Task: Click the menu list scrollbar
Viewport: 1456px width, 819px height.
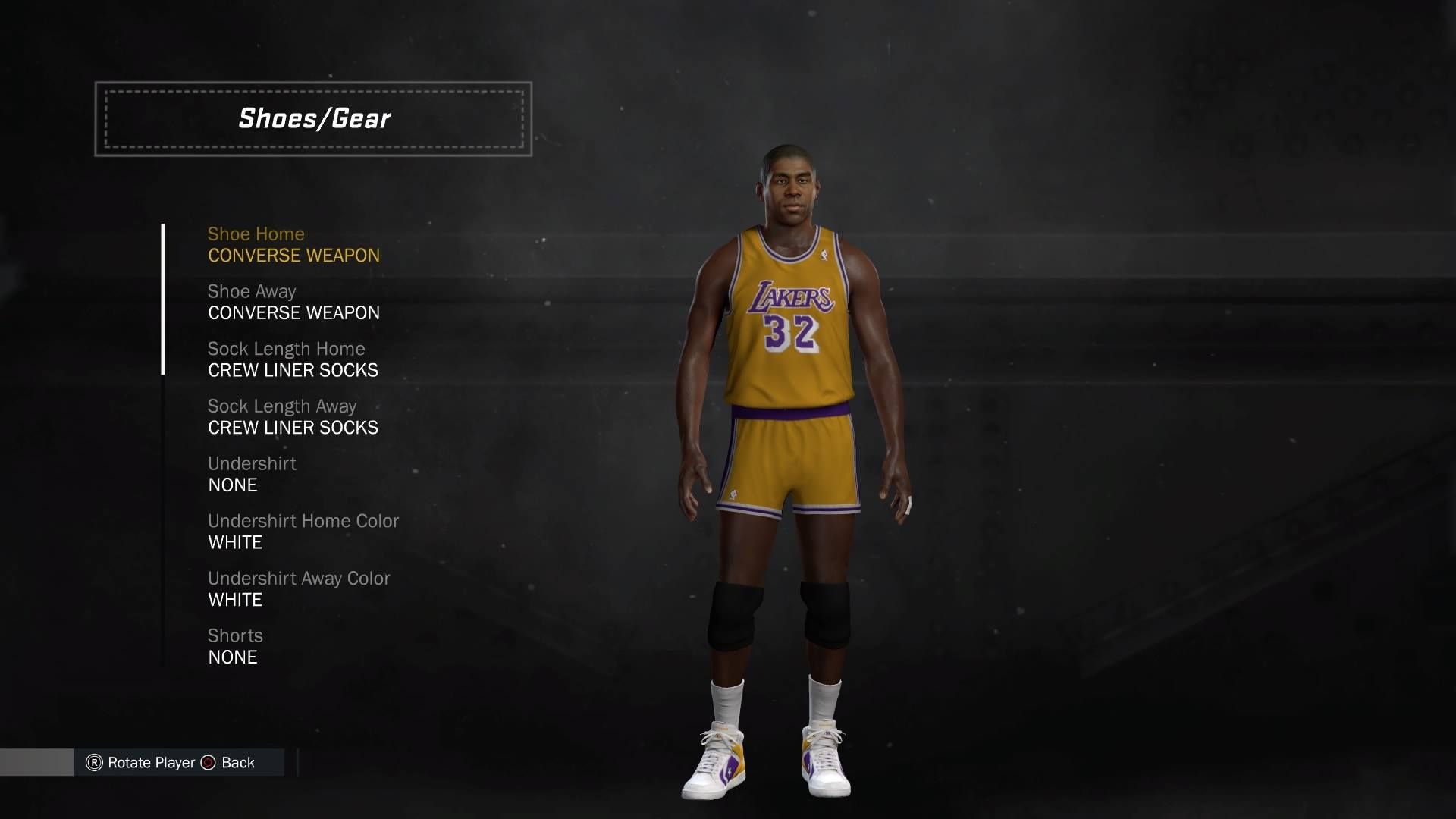Action: click(x=163, y=300)
